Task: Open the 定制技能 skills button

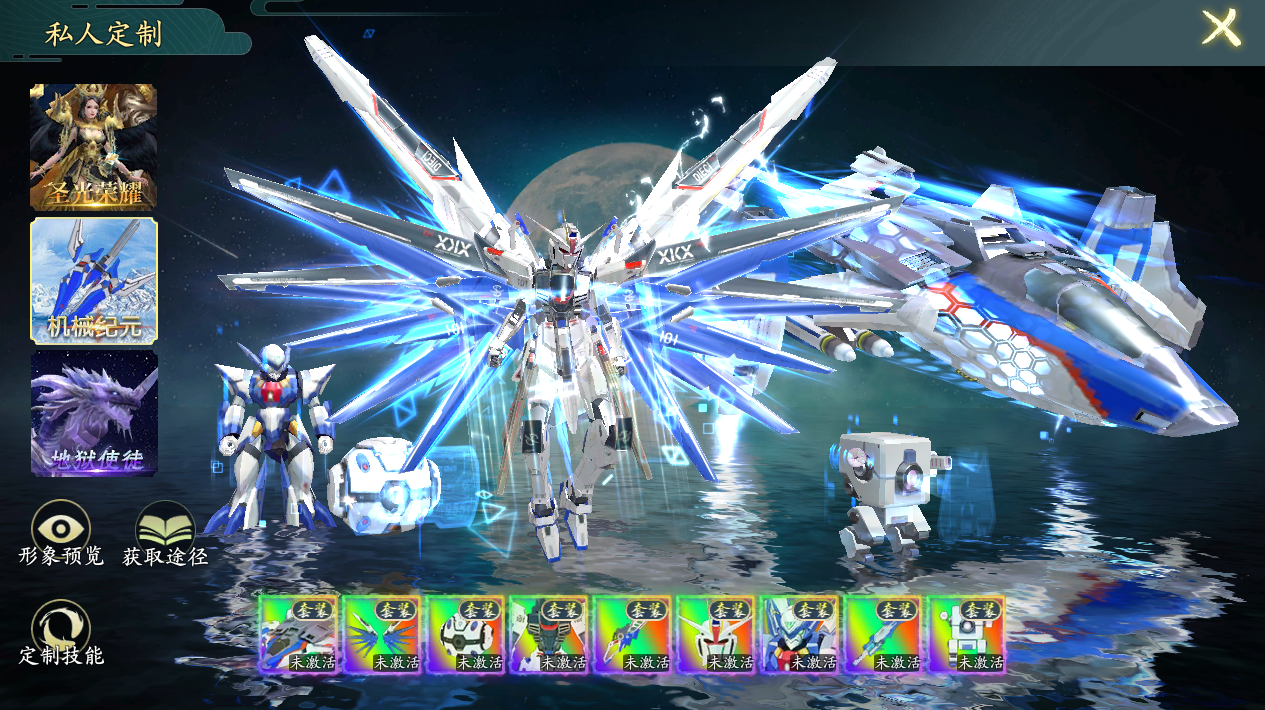Action: tap(61, 630)
